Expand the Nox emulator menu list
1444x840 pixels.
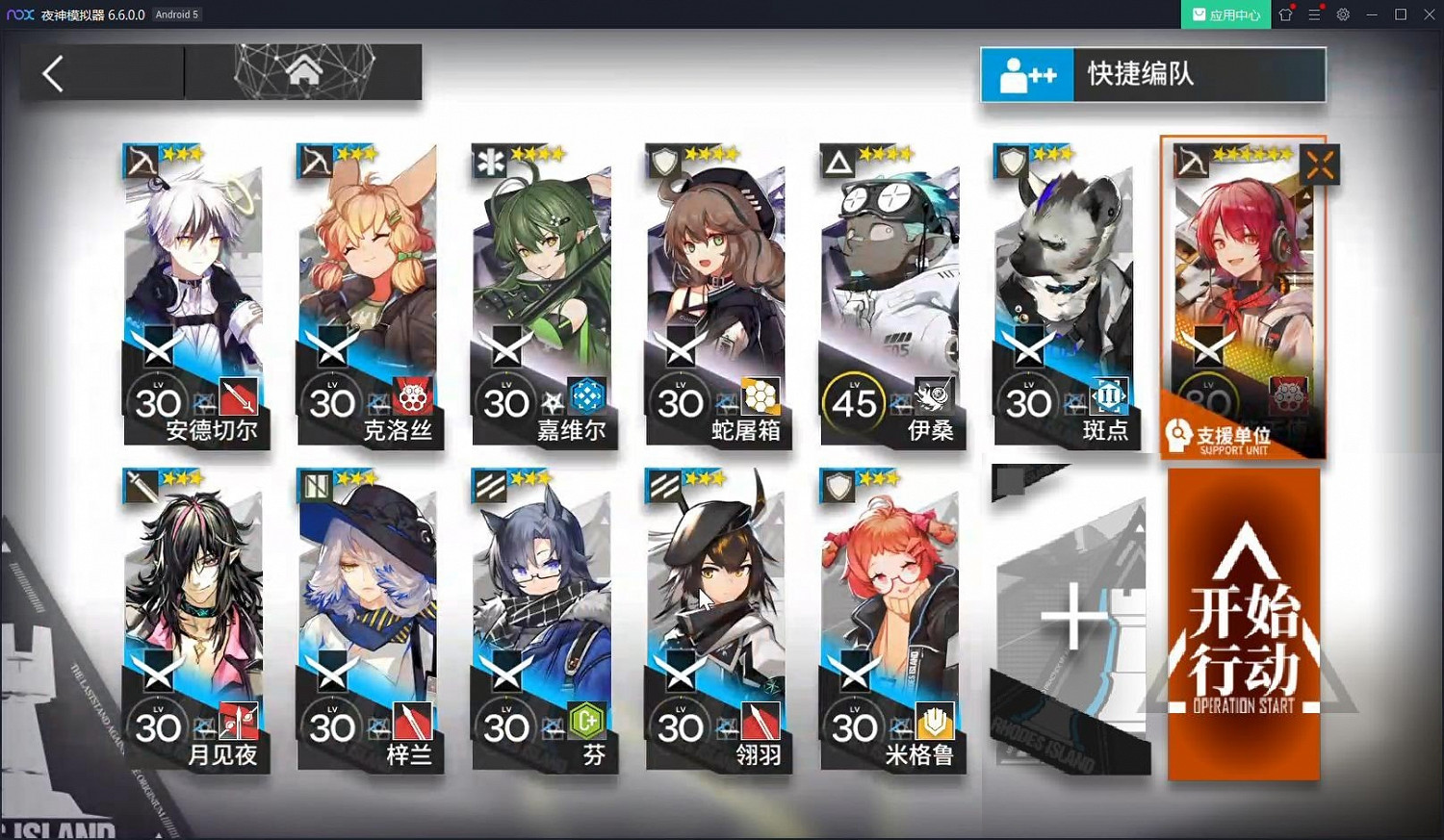(1313, 14)
